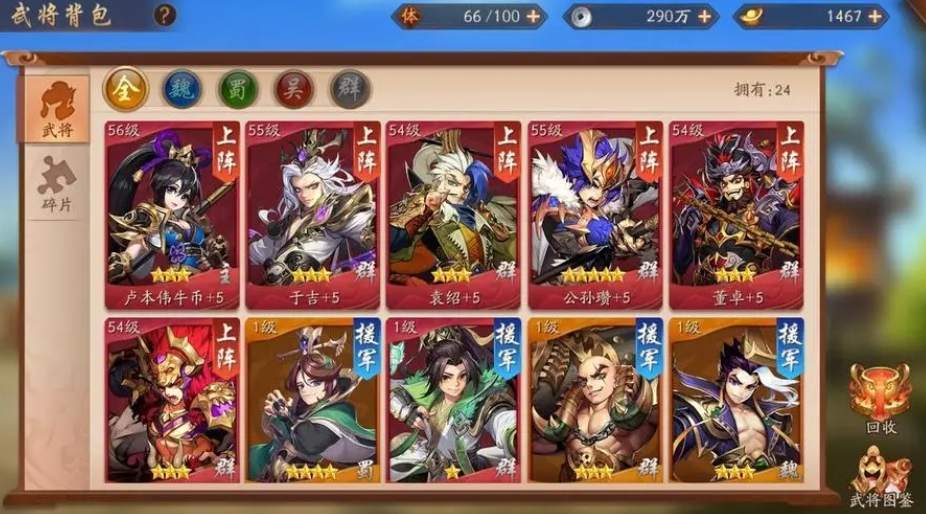
Task: Select the 于吉+5 general card
Action: click(x=313, y=213)
